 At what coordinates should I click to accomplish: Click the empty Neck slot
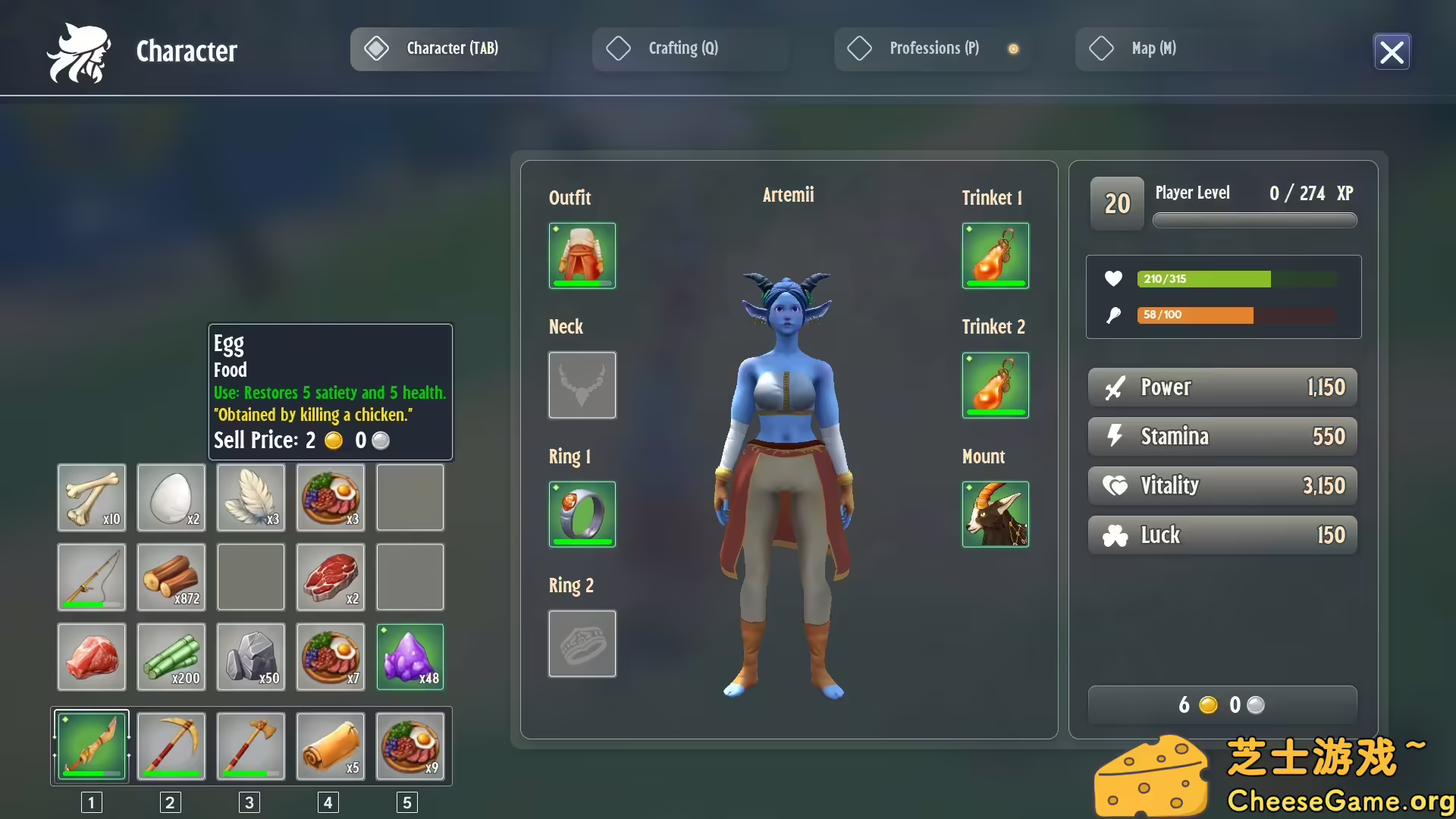(582, 385)
